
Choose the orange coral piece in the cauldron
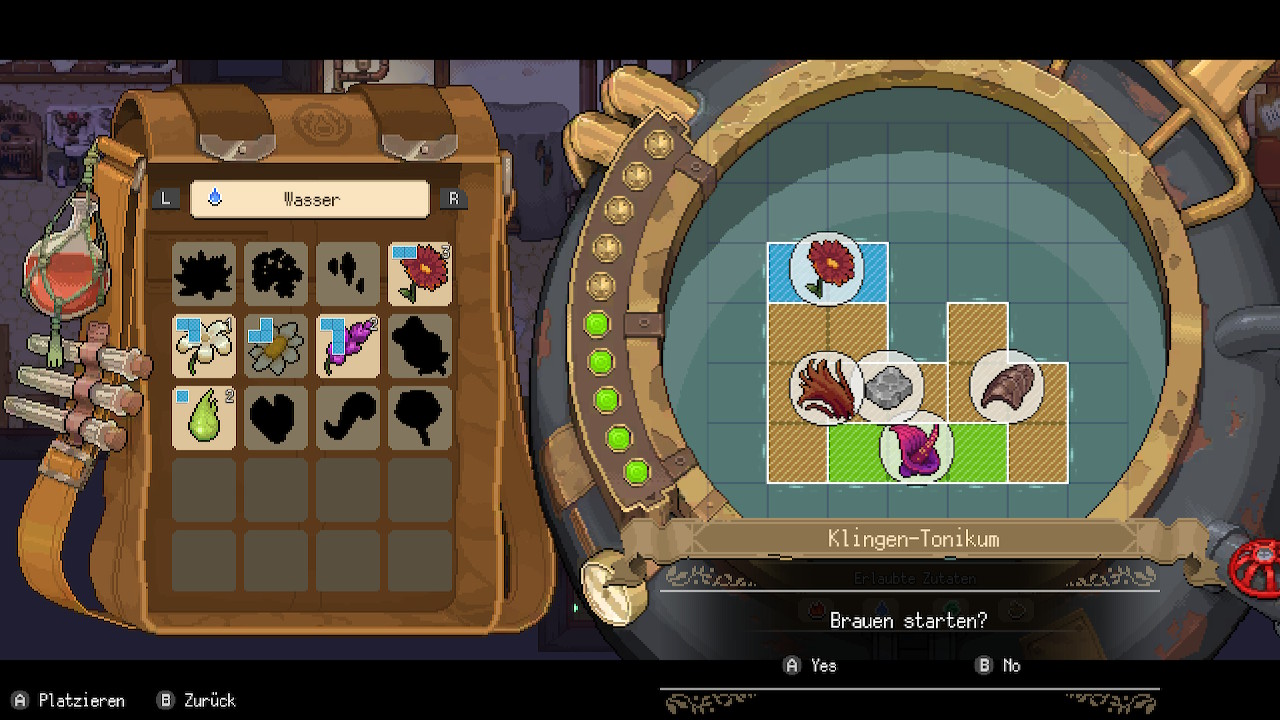click(x=826, y=388)
